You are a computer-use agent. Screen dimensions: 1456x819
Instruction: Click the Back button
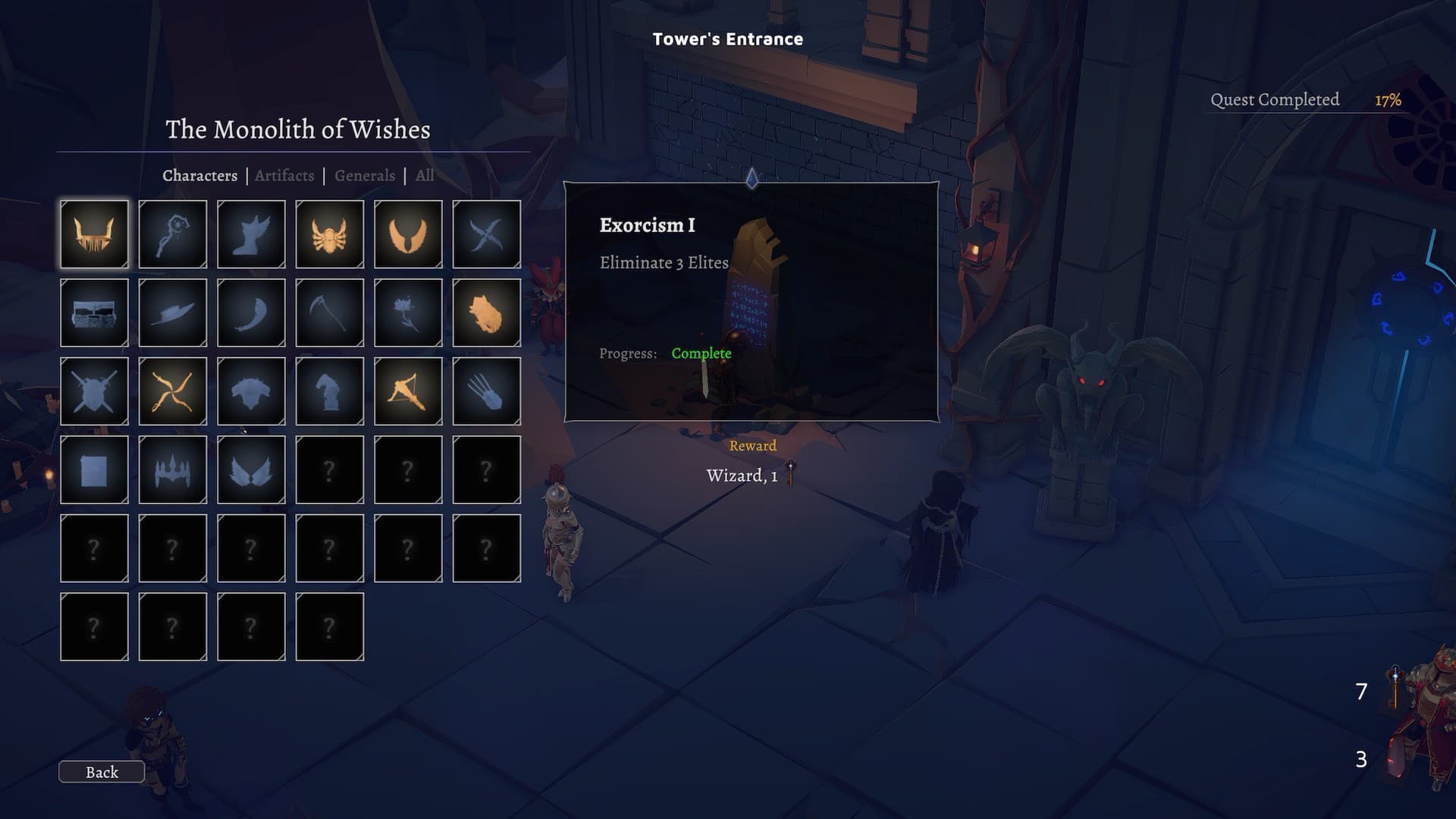coord(101,772)
